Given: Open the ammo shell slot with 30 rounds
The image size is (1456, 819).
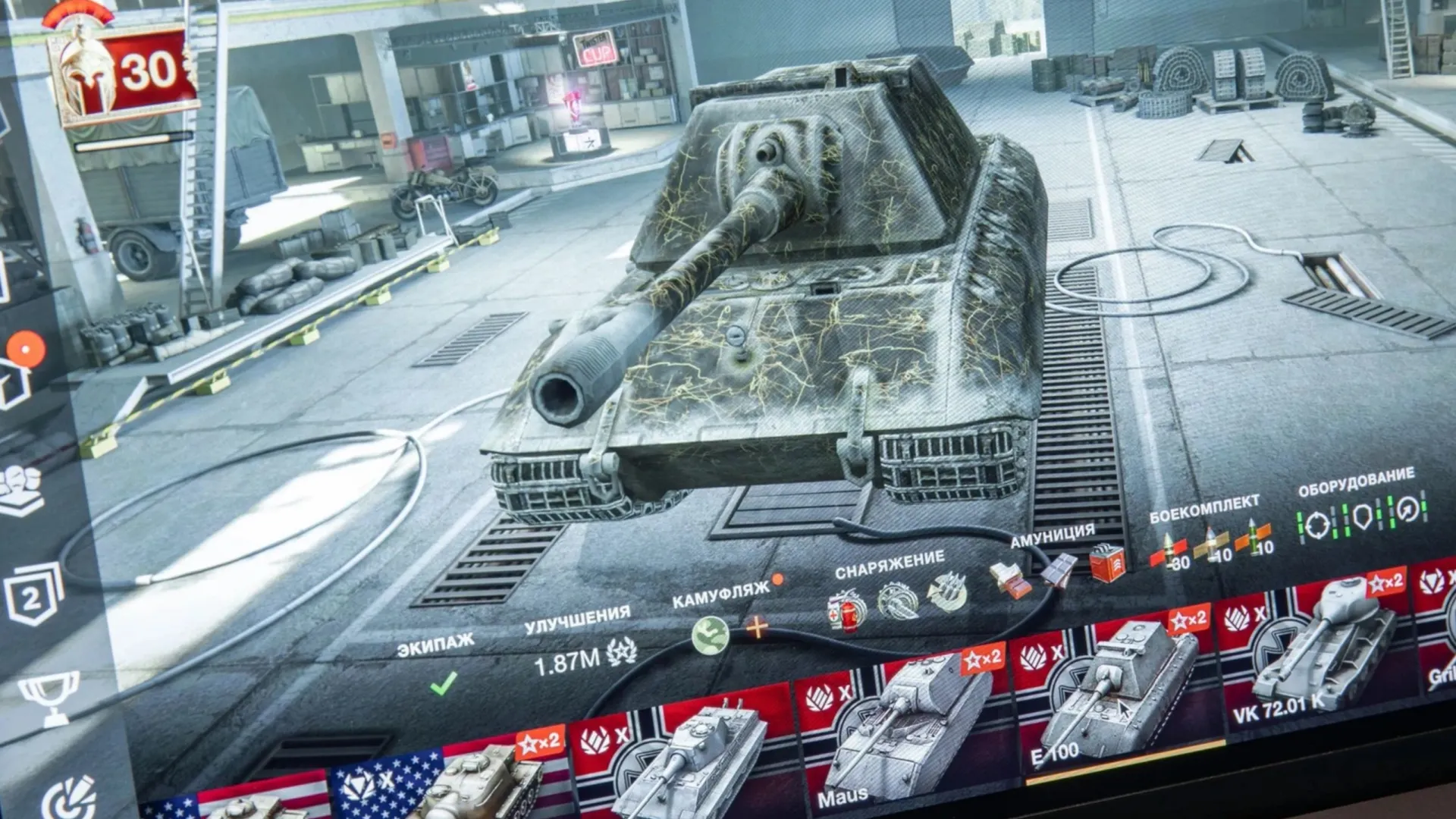Looking at the screenshot, I should 1169,551.
